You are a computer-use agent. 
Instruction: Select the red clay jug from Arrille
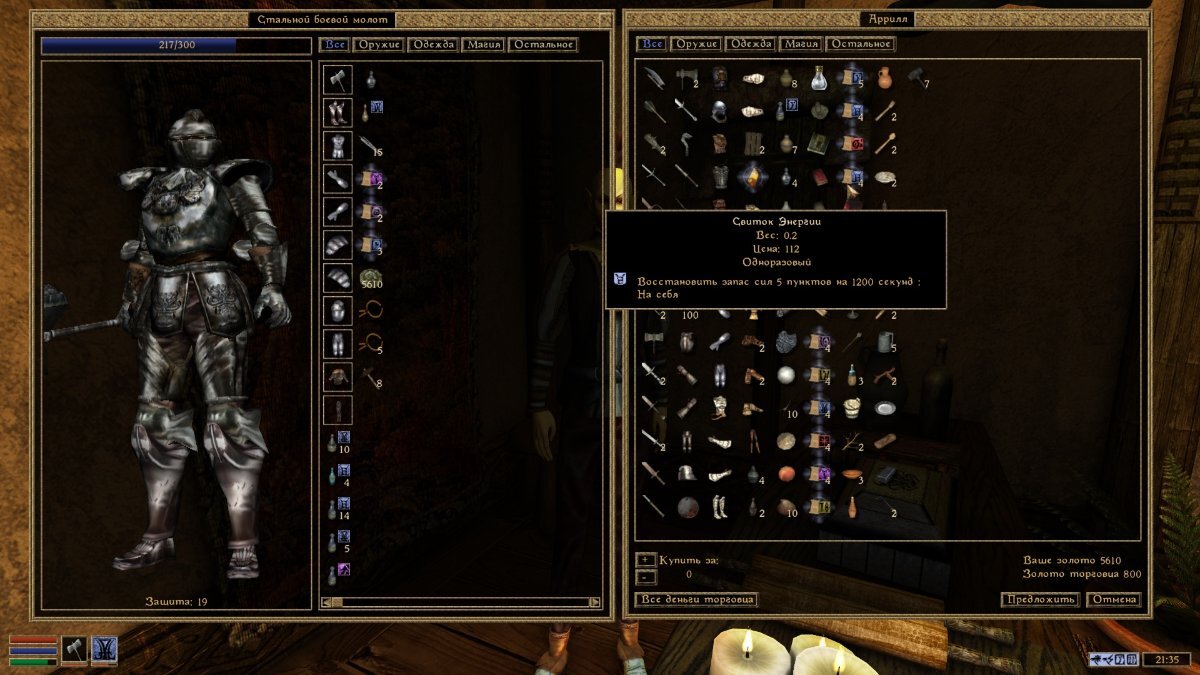pyautogui.click(x=884, y=77)
